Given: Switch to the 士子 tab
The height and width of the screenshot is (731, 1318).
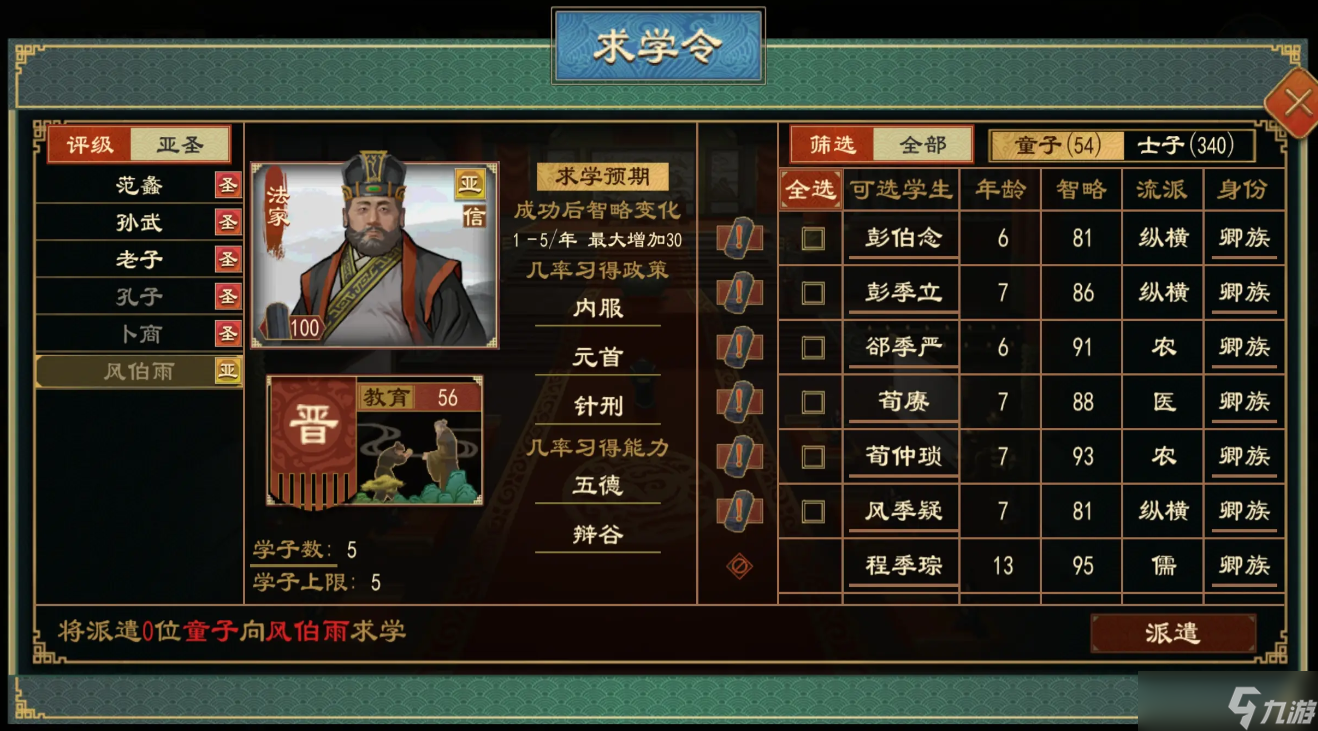Looking at the screenshot, I should [1185, 145].
